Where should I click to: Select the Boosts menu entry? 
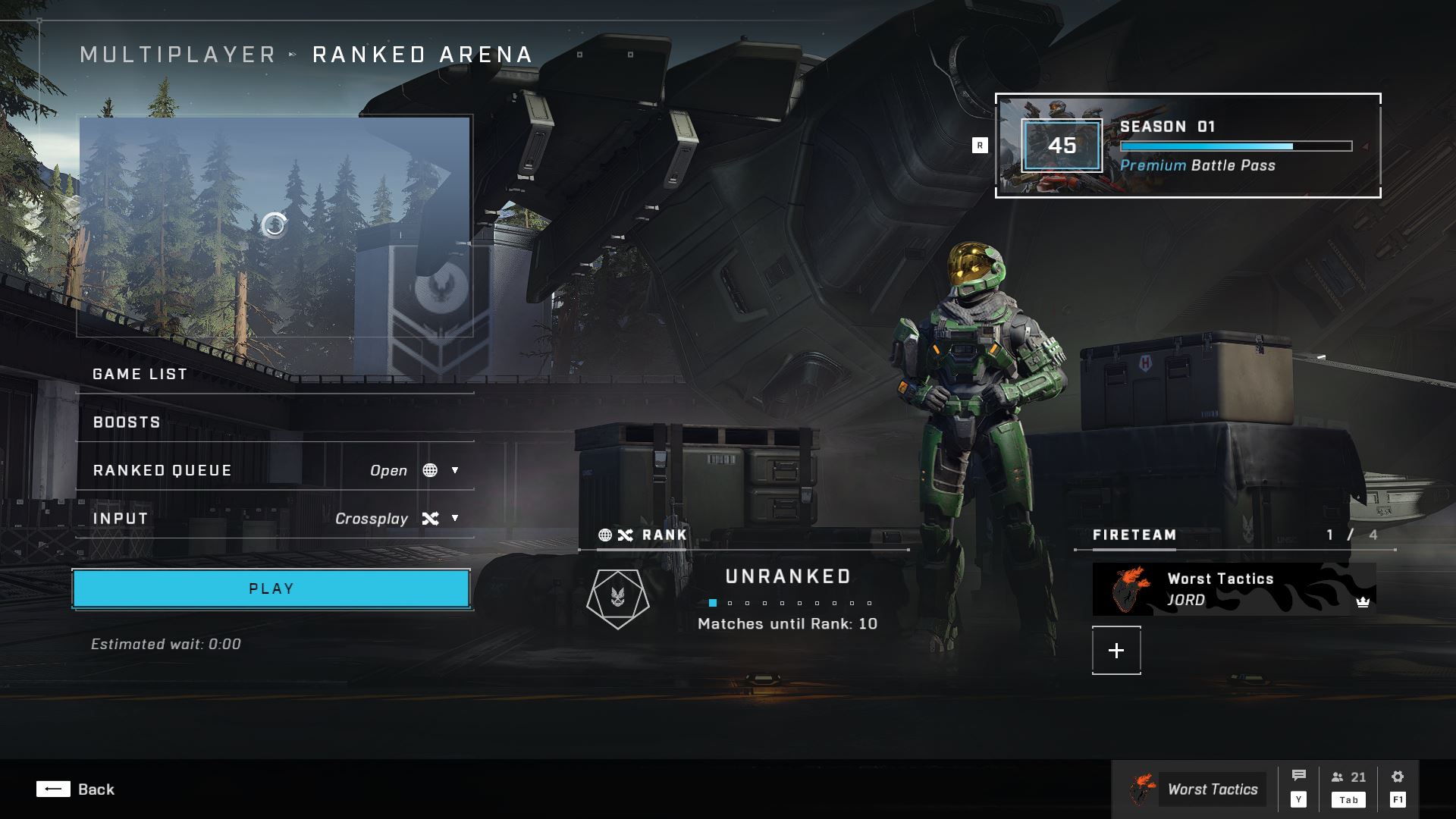tap(127, 422)
